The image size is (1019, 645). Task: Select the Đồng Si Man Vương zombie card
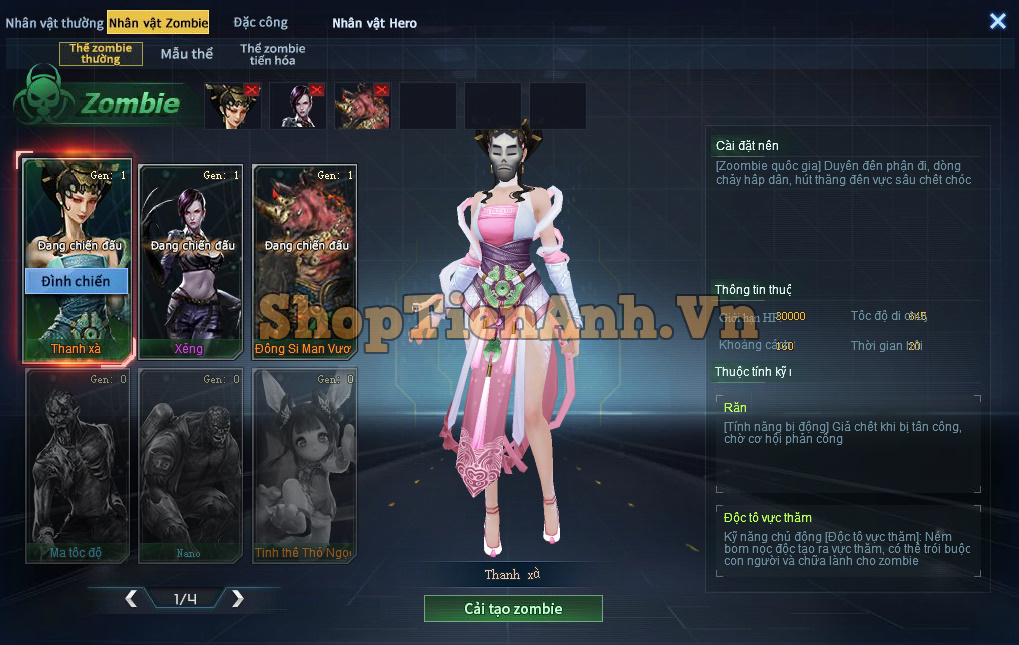pyautogui.click(x=304, y=260)
